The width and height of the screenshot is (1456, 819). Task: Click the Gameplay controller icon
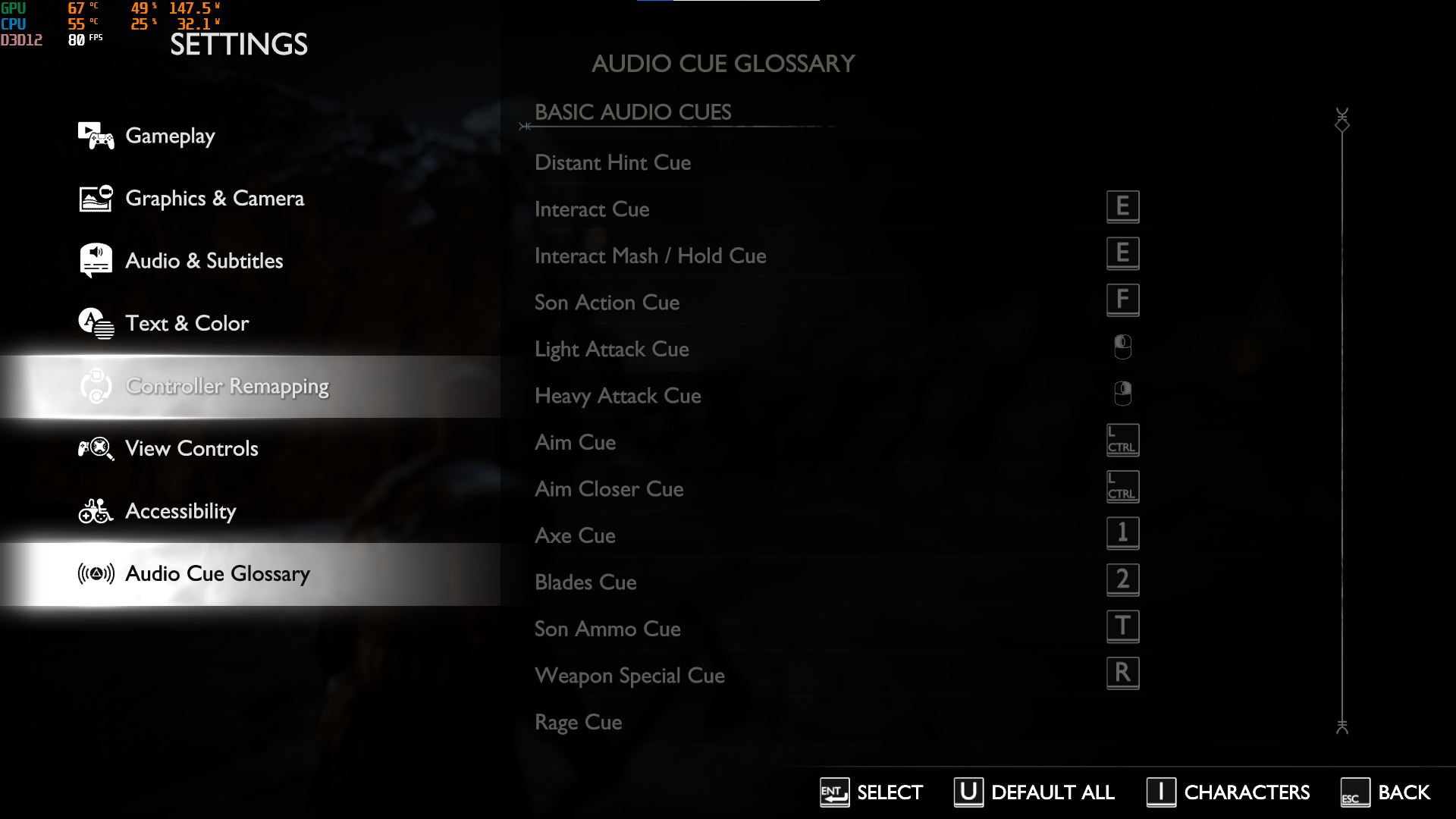click(x=96, y=135)
